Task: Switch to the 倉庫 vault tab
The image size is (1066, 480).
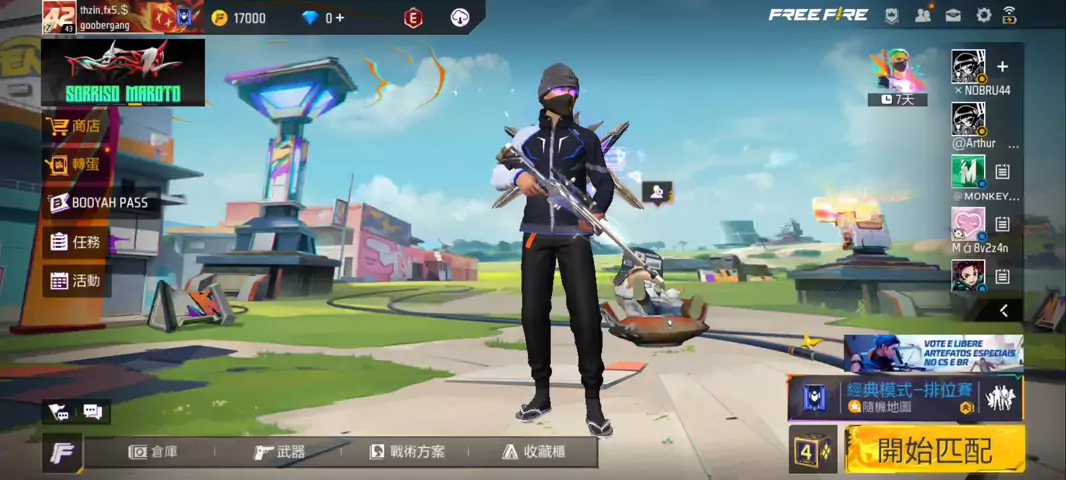Action: [x=154, y=452]
